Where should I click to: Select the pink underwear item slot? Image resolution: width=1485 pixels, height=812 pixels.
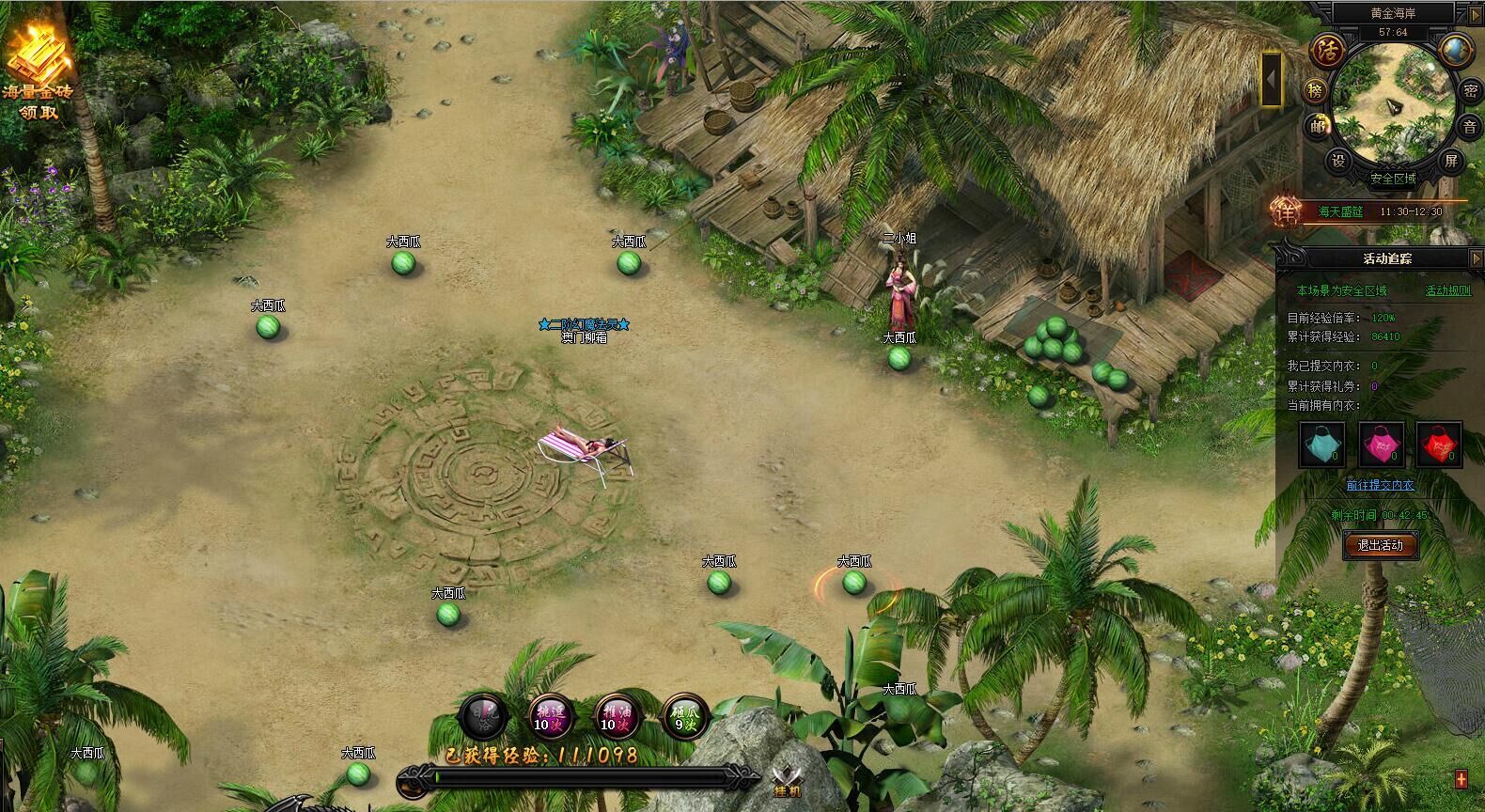click(1380, 445)
